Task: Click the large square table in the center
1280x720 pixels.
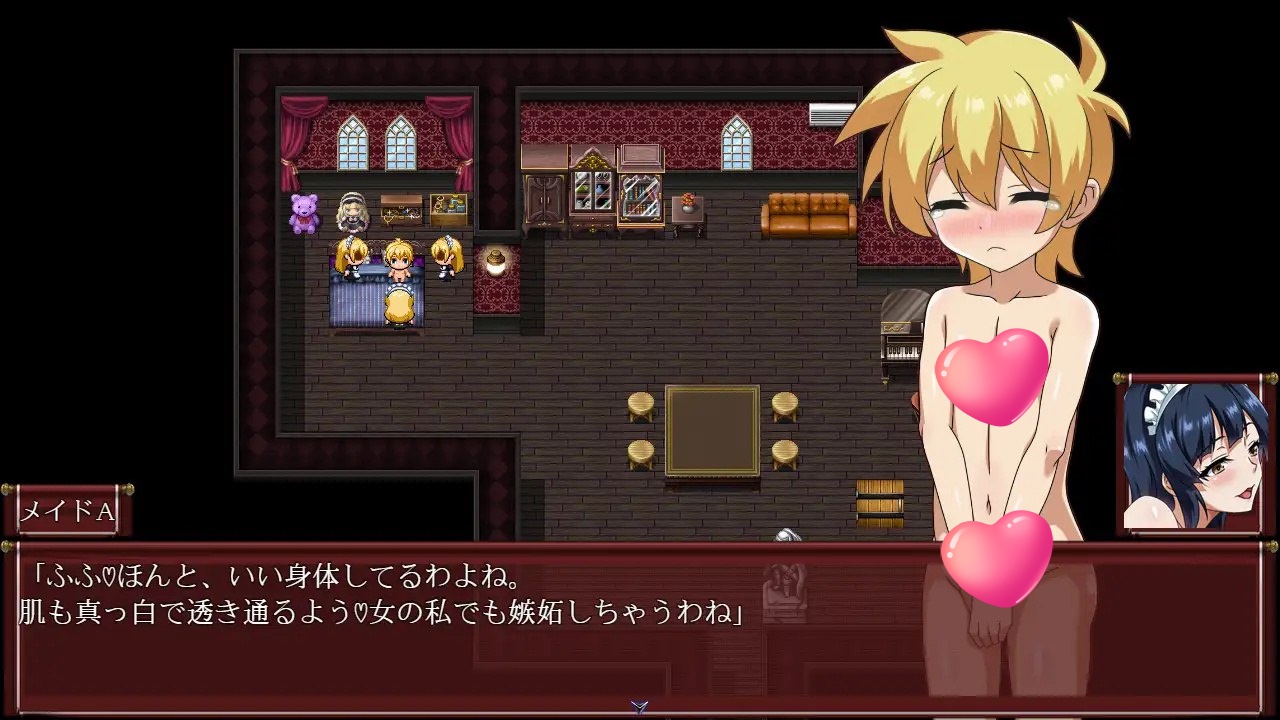Action: click(x=712, y=432)
